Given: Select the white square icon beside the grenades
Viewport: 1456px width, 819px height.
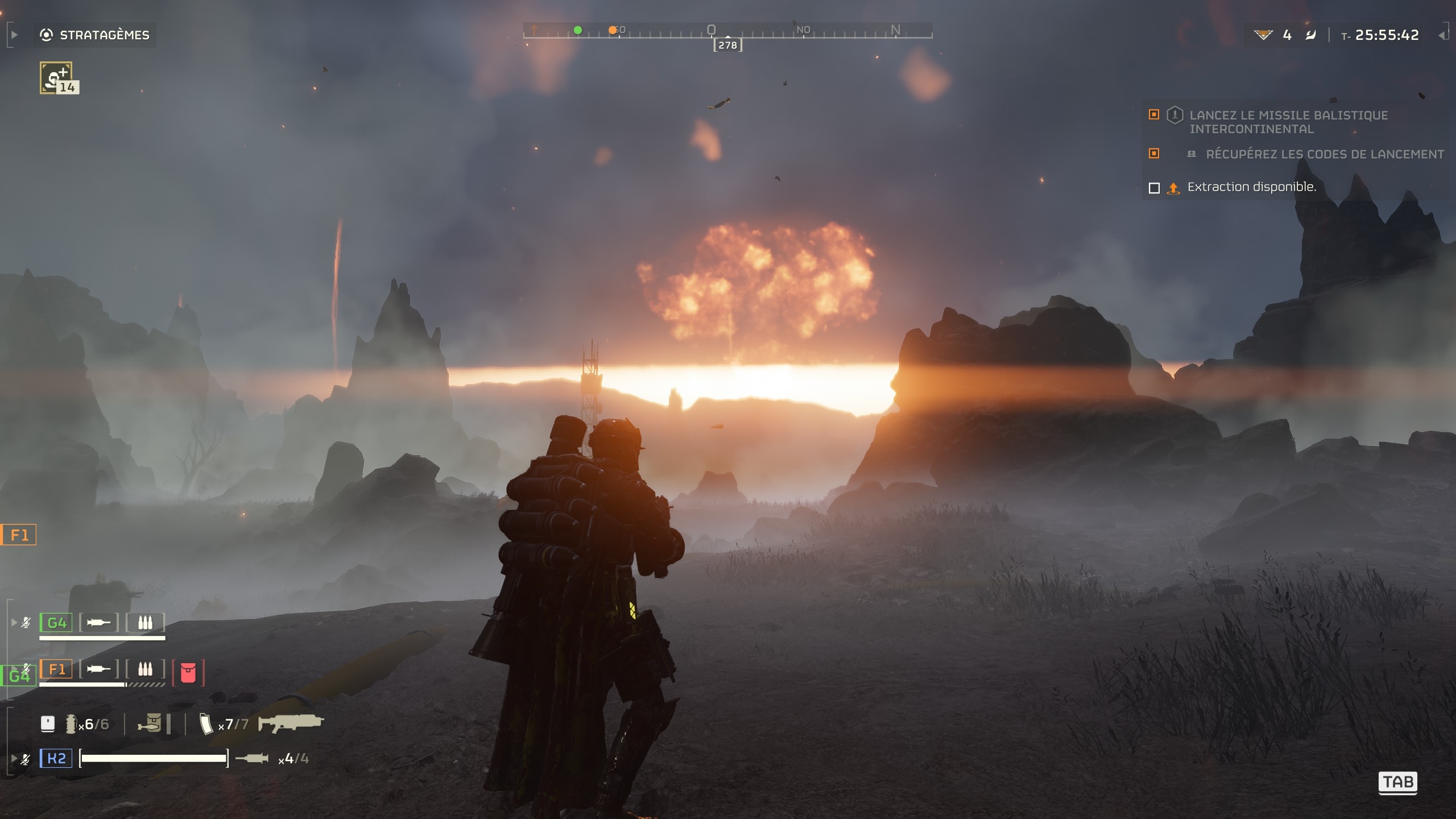Looking at the screenshot, I should click(48, 723).
